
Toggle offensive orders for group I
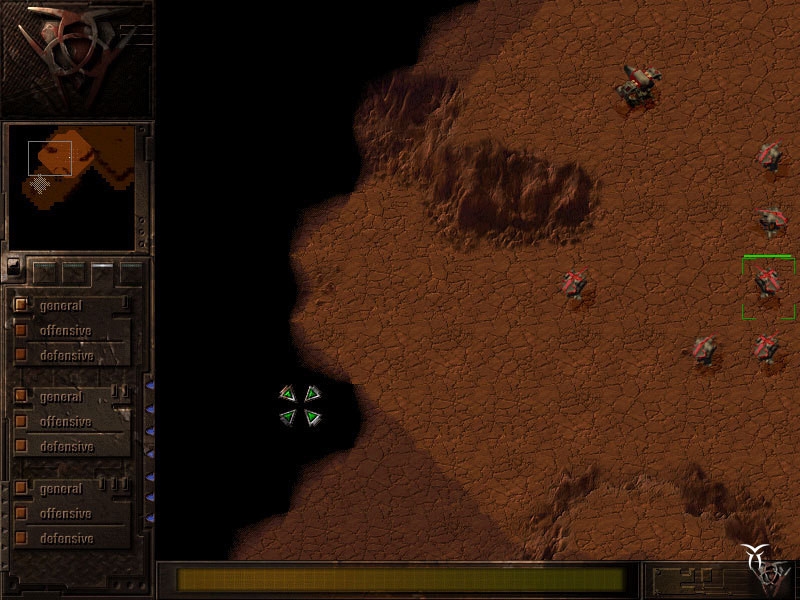pyautogui.click(x=20, y=330)
